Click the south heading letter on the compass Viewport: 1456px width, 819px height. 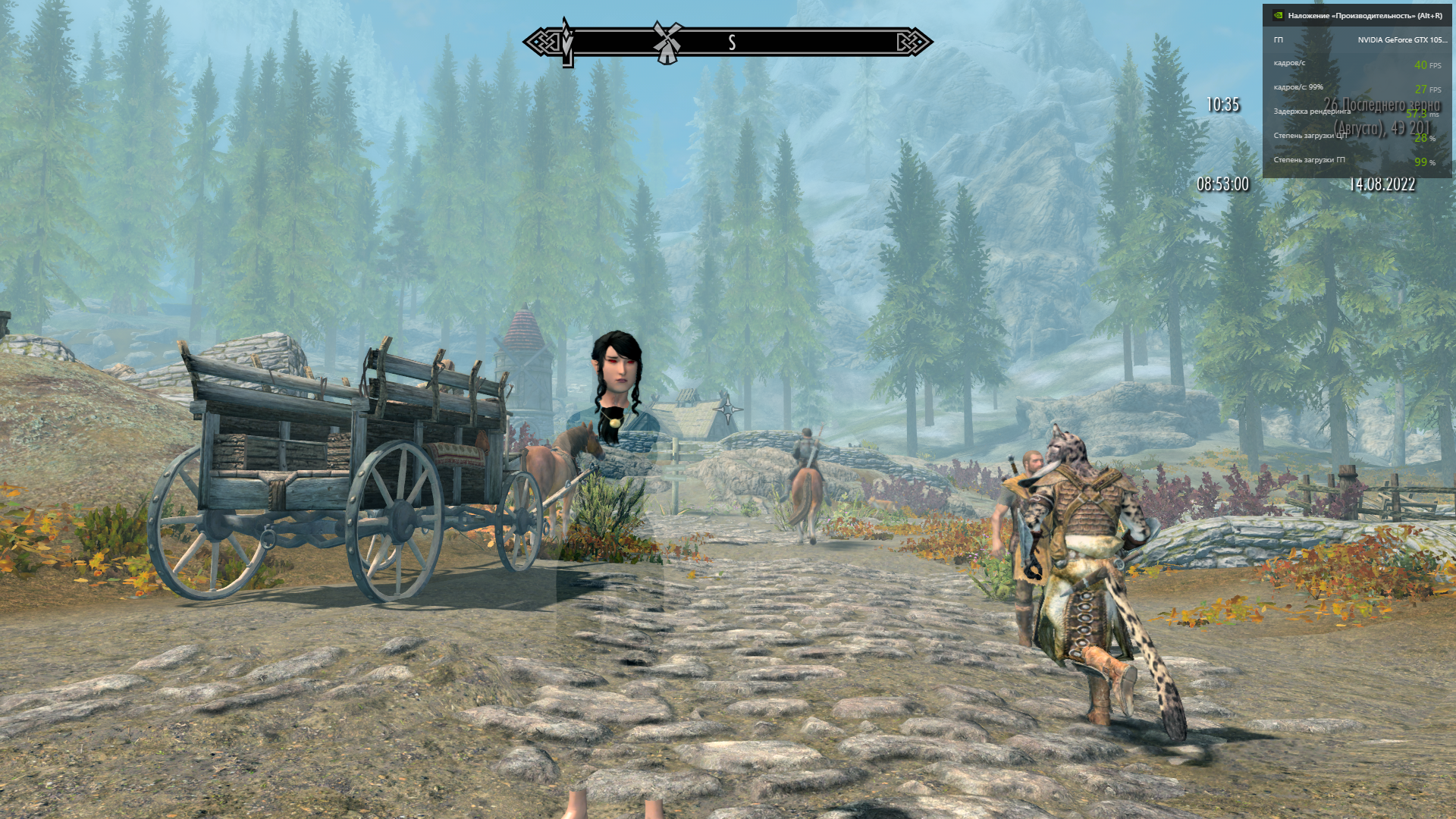(732, 42)
